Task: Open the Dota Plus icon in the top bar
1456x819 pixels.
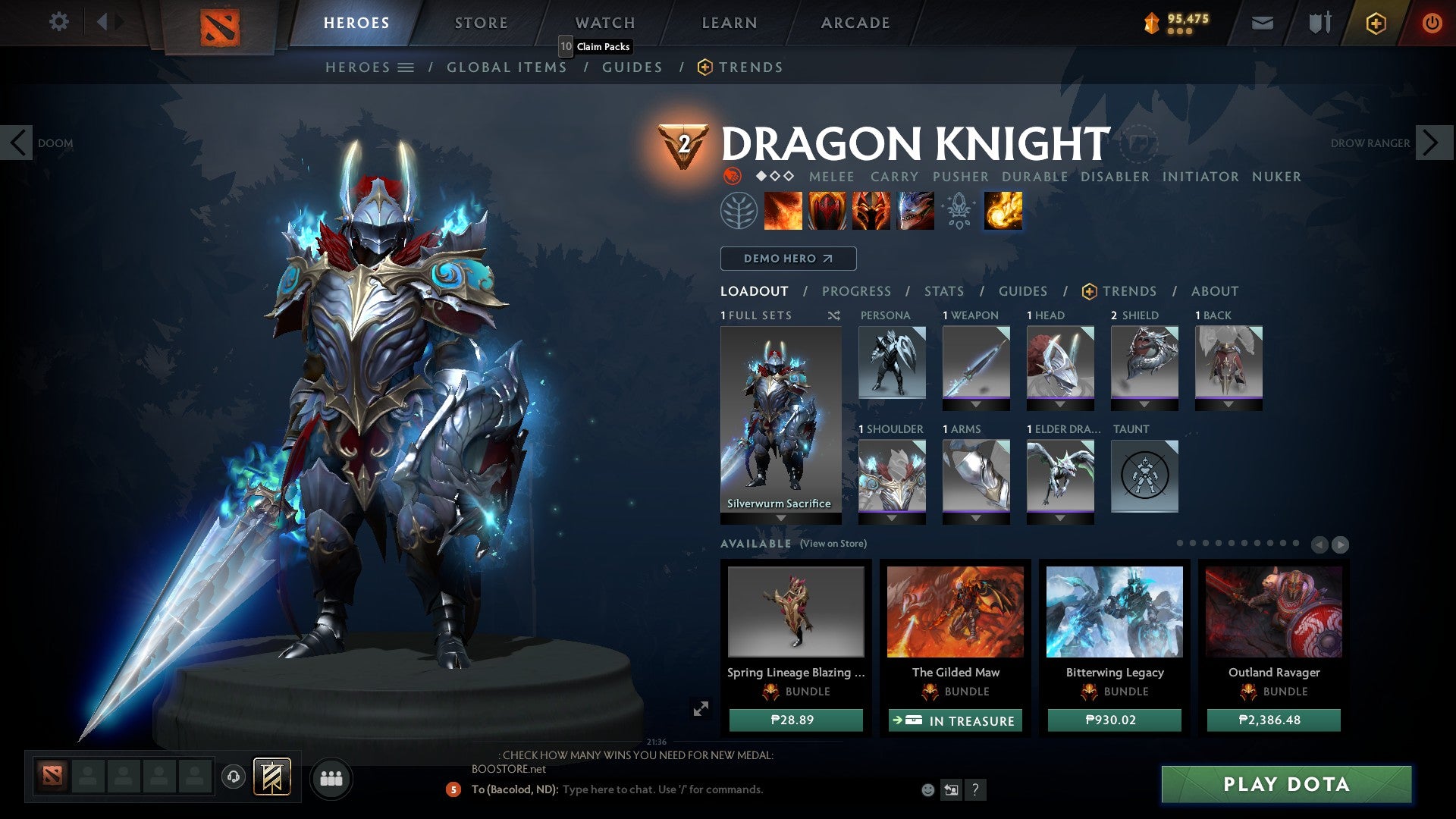Action: [1375, 23]
